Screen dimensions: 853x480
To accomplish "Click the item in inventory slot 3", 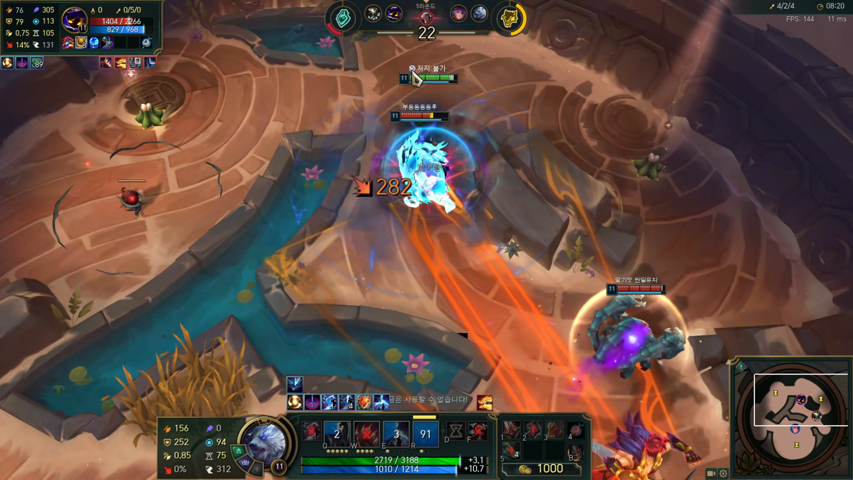I will [x=555, y=431].
